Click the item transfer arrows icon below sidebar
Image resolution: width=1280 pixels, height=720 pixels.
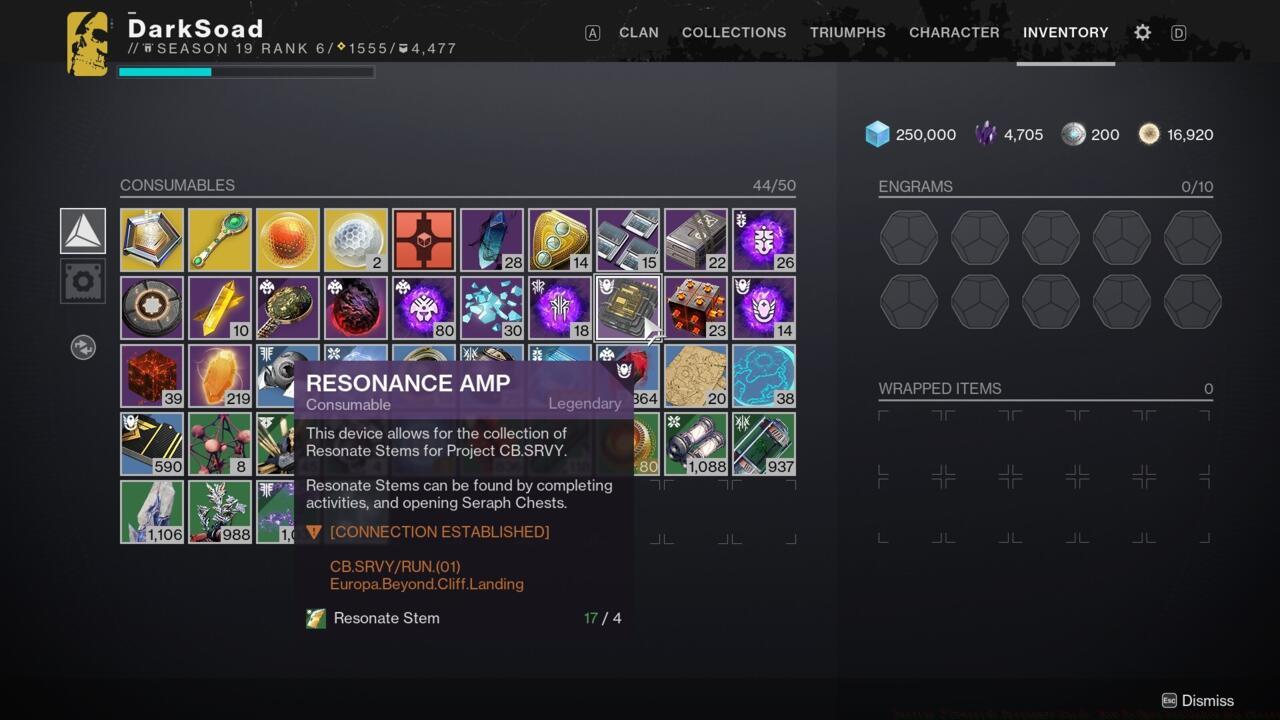[85, 347]
